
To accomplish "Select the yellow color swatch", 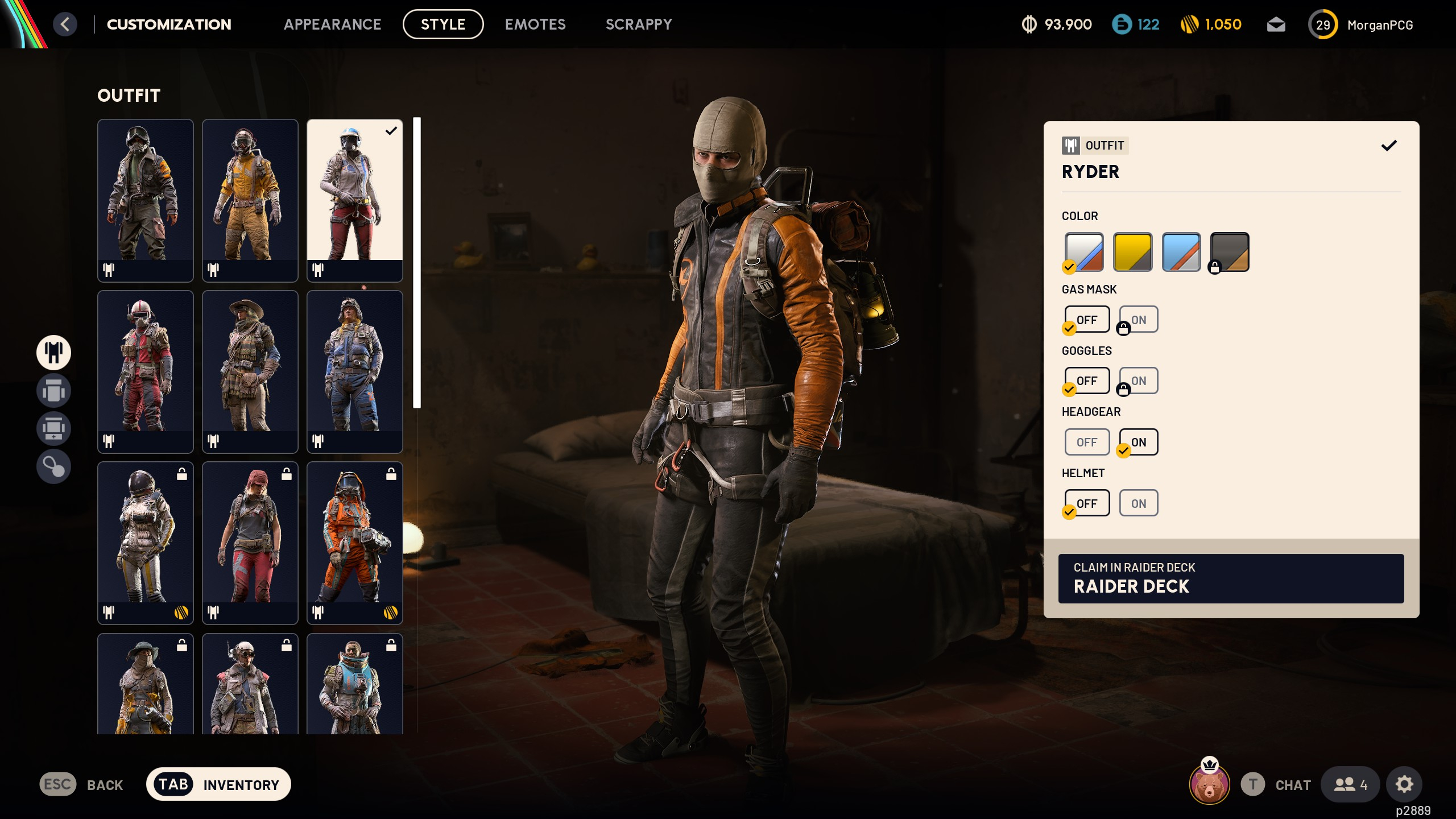I will point(1132,251).
